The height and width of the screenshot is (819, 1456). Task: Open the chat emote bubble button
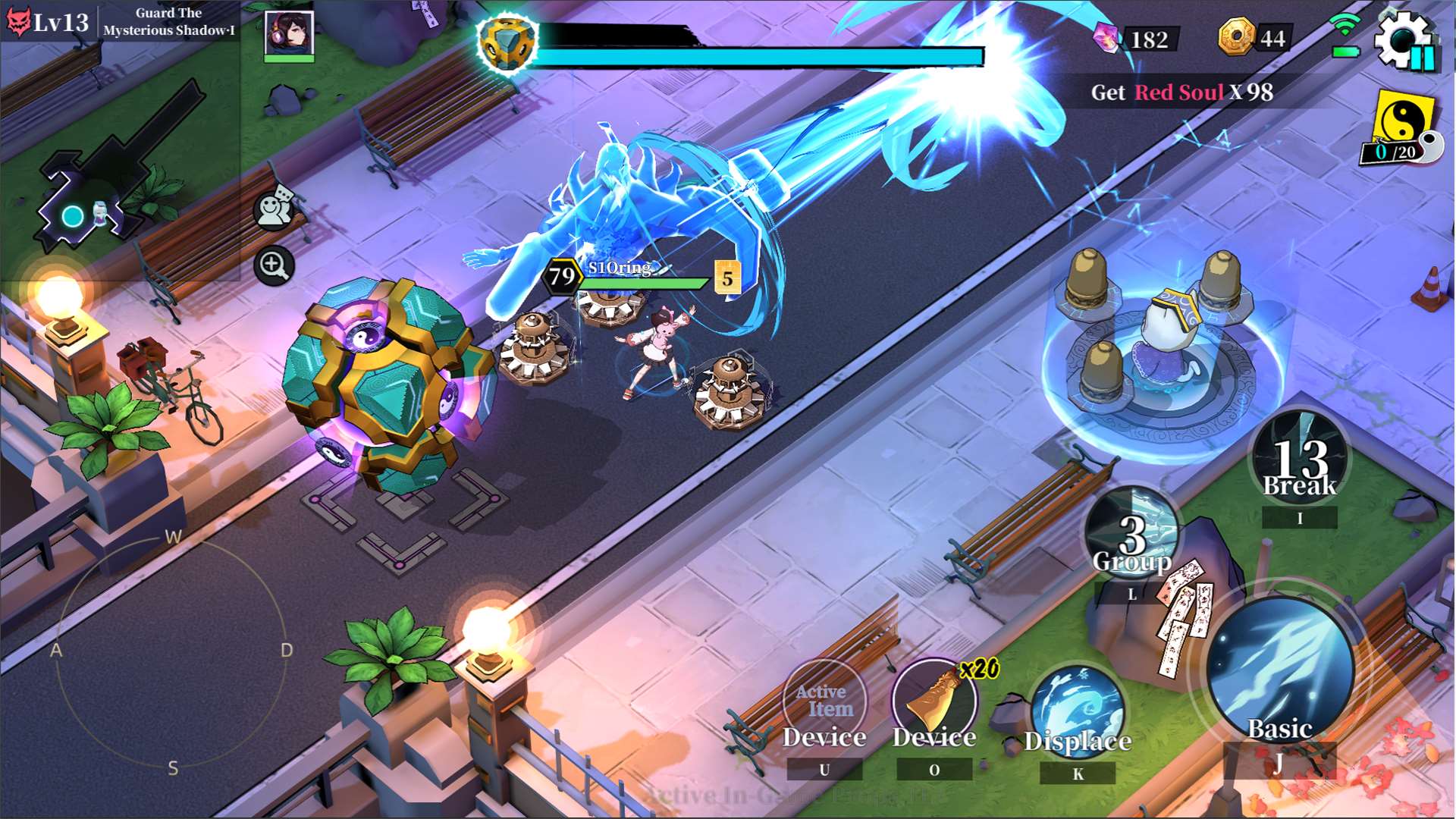[275, 209]
